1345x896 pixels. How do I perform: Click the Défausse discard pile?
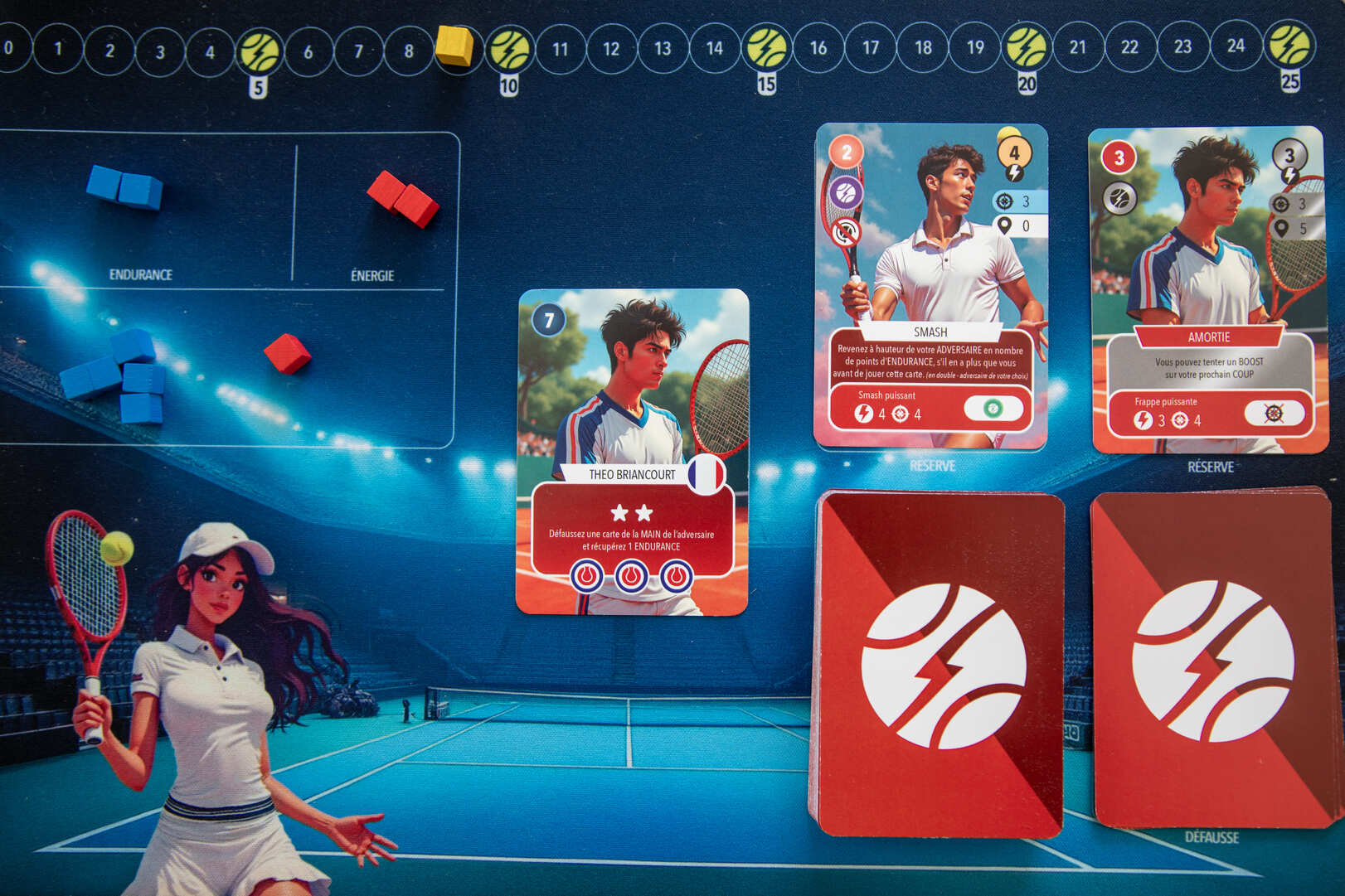click(1215, 659)
